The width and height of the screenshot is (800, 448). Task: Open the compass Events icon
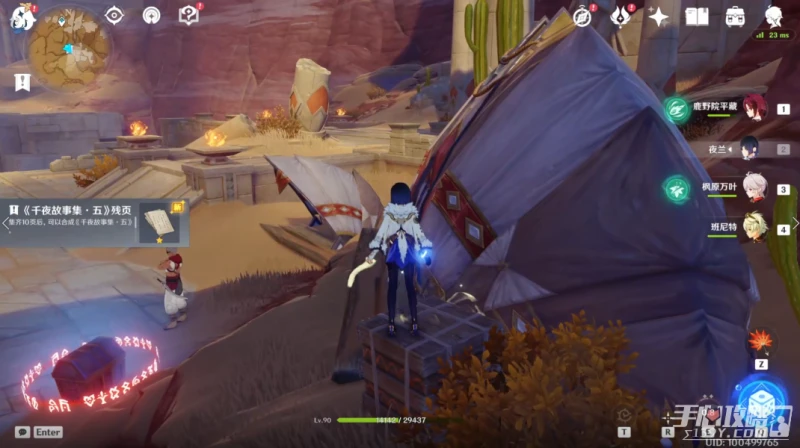click(x=583, y=16)
